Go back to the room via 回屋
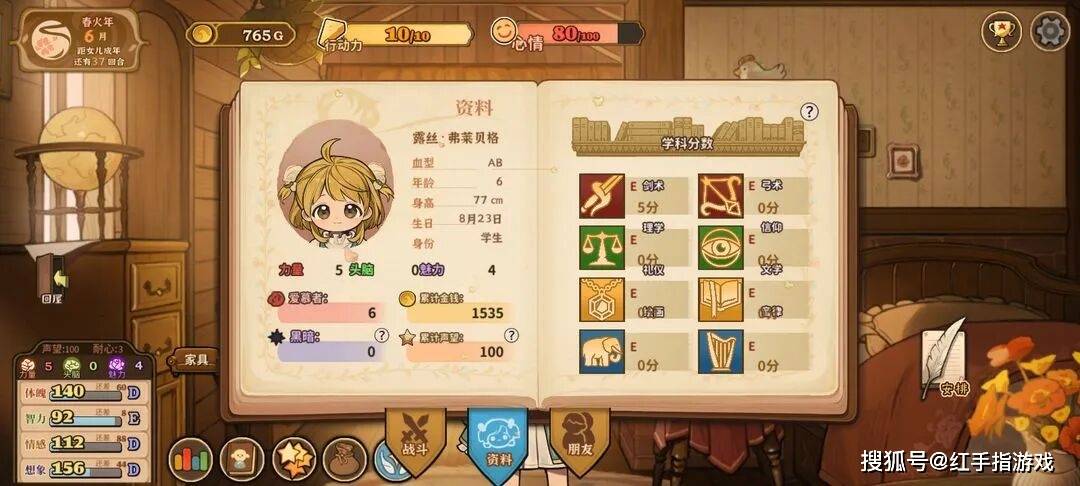 [x=52, y=278]
